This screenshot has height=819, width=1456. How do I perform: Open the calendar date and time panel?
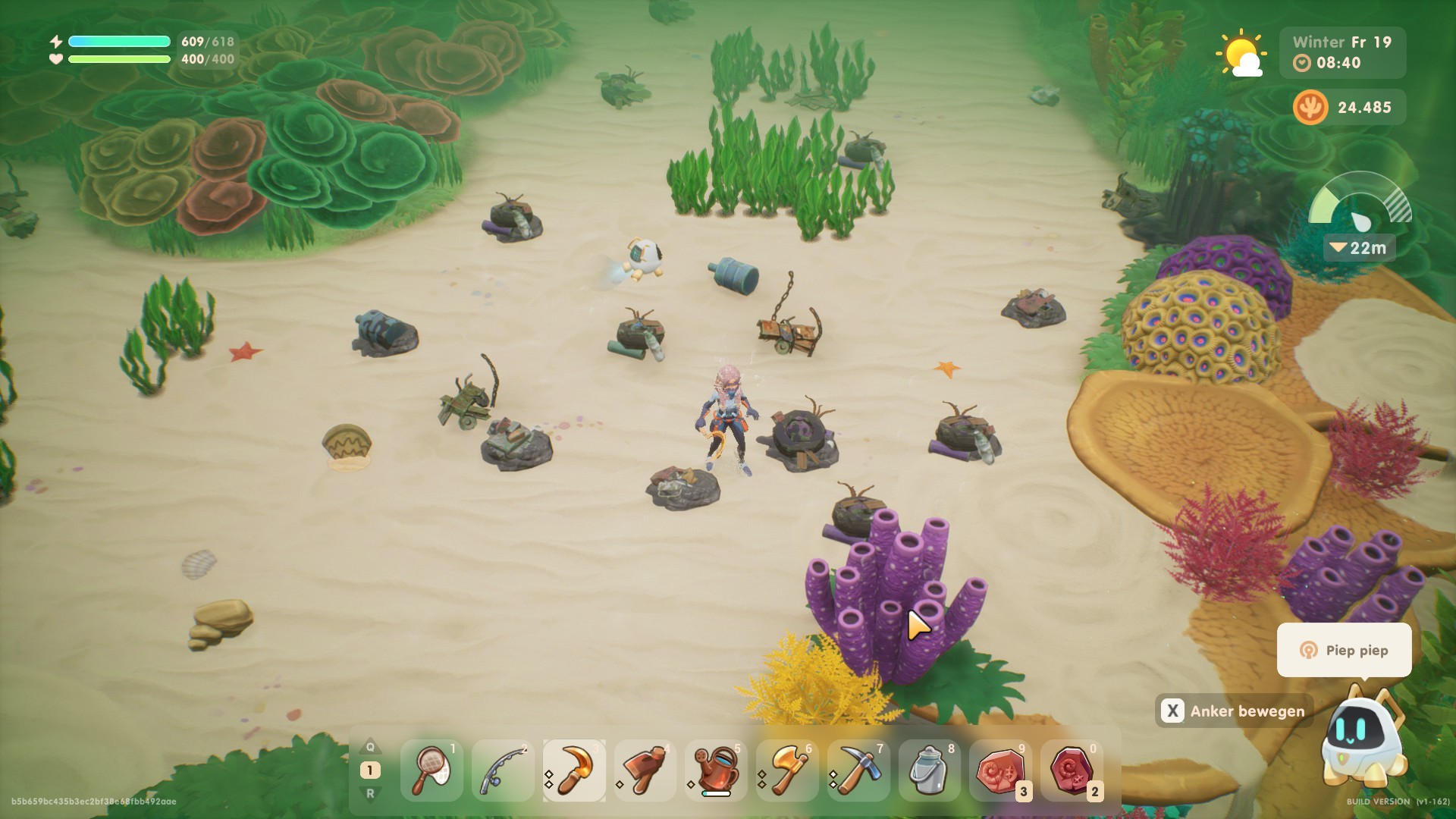pyautogui.click(x=1342, y=52)
